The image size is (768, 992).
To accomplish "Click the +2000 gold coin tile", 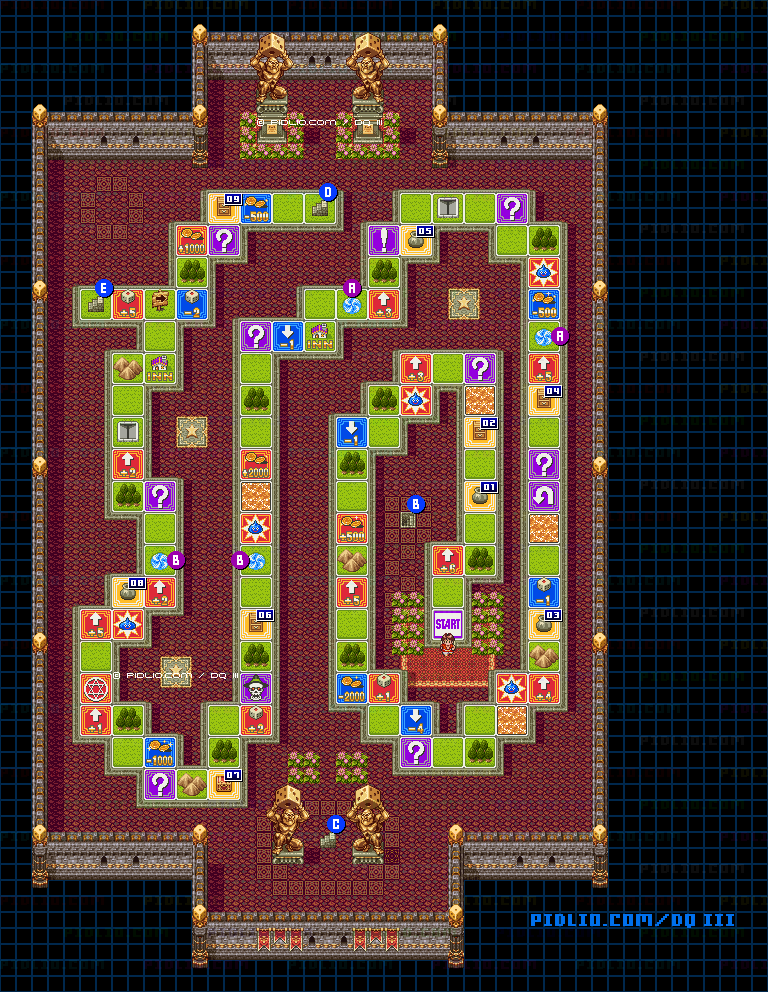I will pos(256,464).
